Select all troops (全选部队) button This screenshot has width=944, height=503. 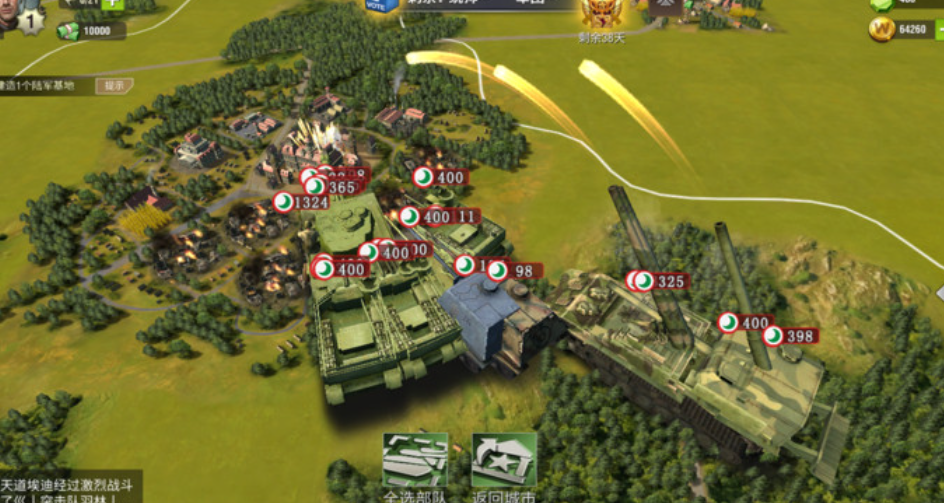click(415, 461)
